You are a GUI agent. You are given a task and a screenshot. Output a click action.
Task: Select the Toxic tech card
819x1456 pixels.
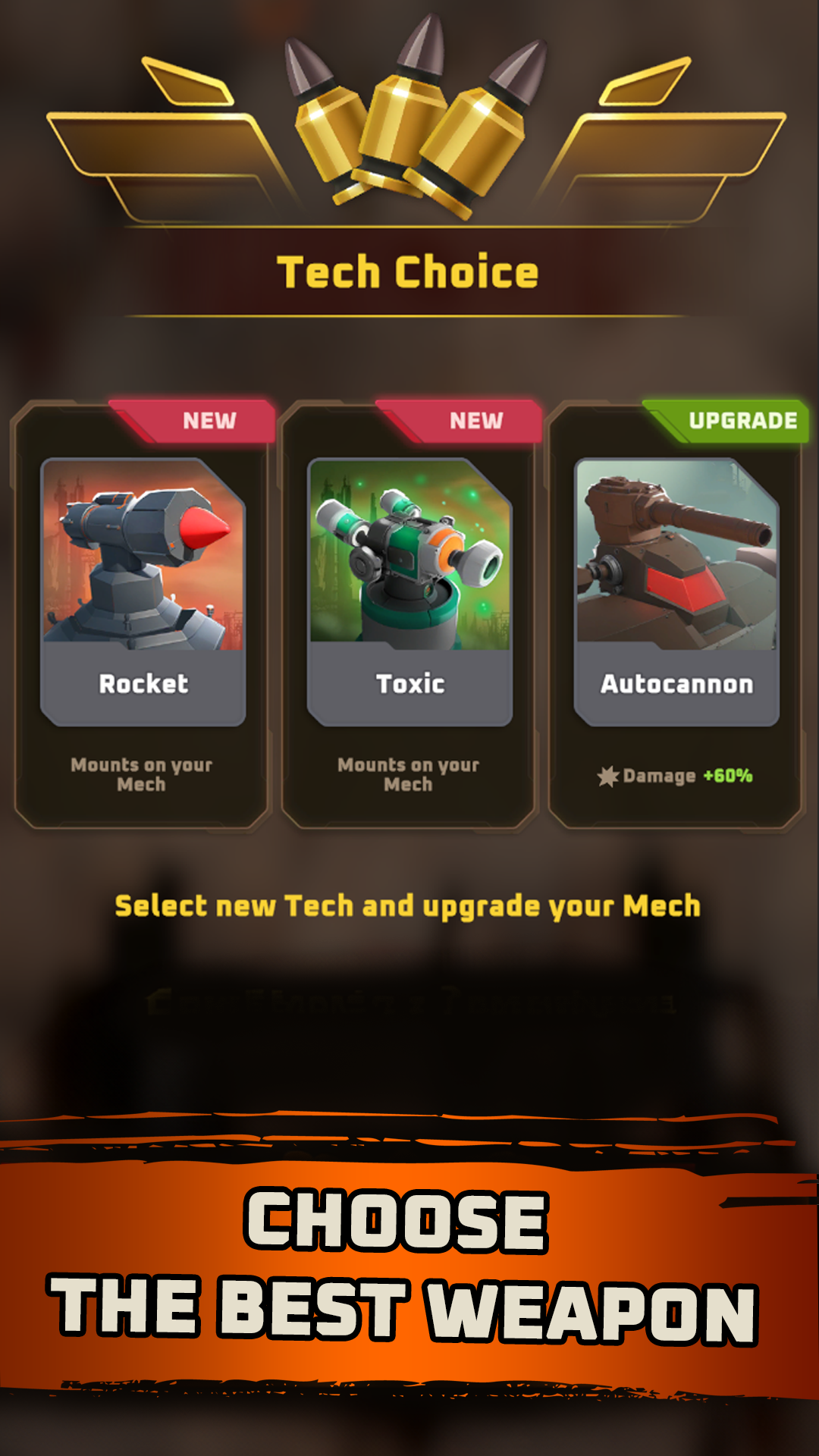(x=409, y=614)
